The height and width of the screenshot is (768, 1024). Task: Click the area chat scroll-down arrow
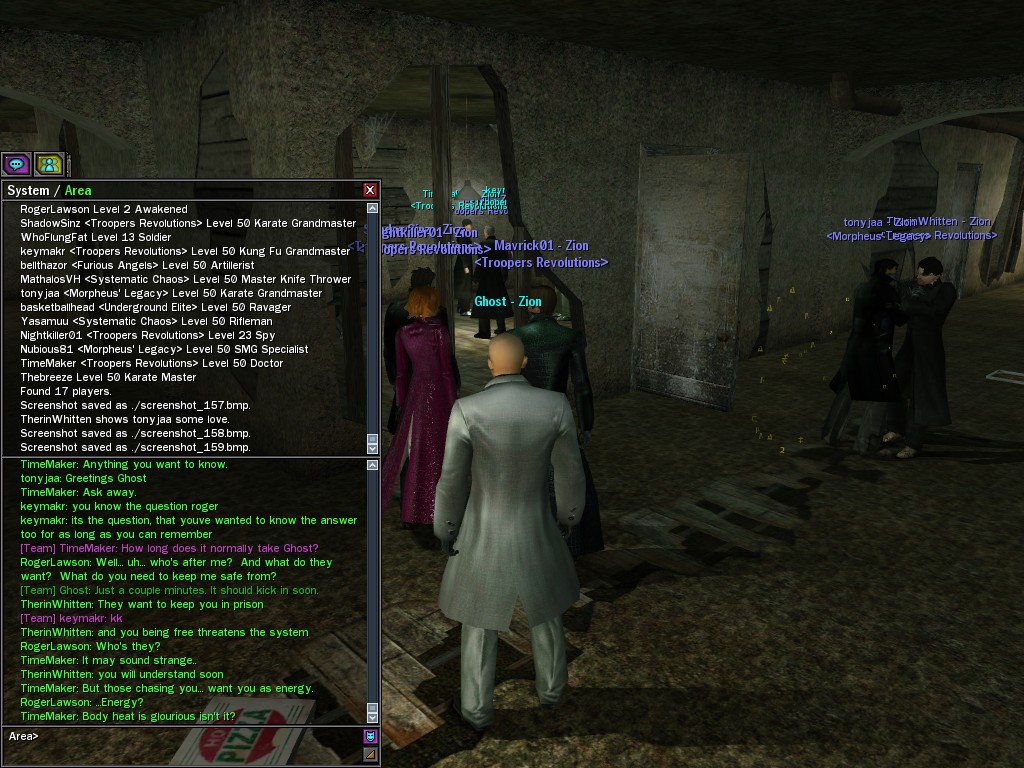(373, 717)
